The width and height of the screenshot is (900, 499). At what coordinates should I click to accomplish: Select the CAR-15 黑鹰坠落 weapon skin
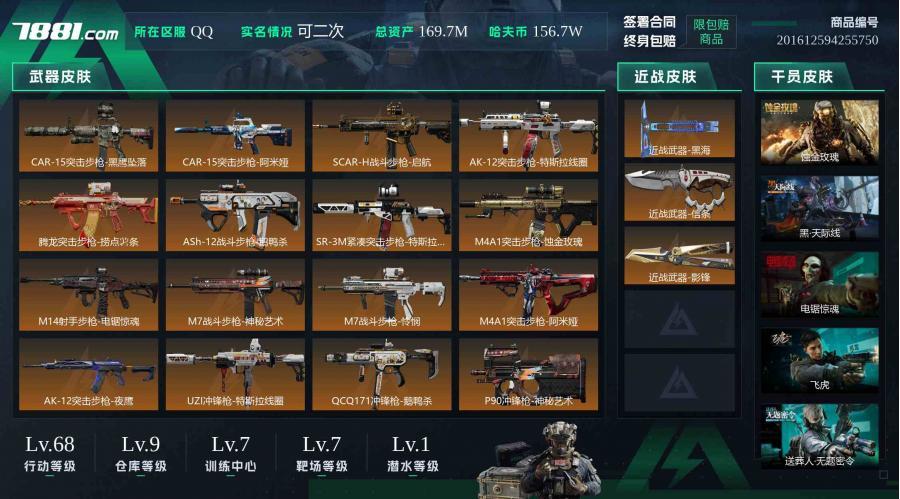89,135
